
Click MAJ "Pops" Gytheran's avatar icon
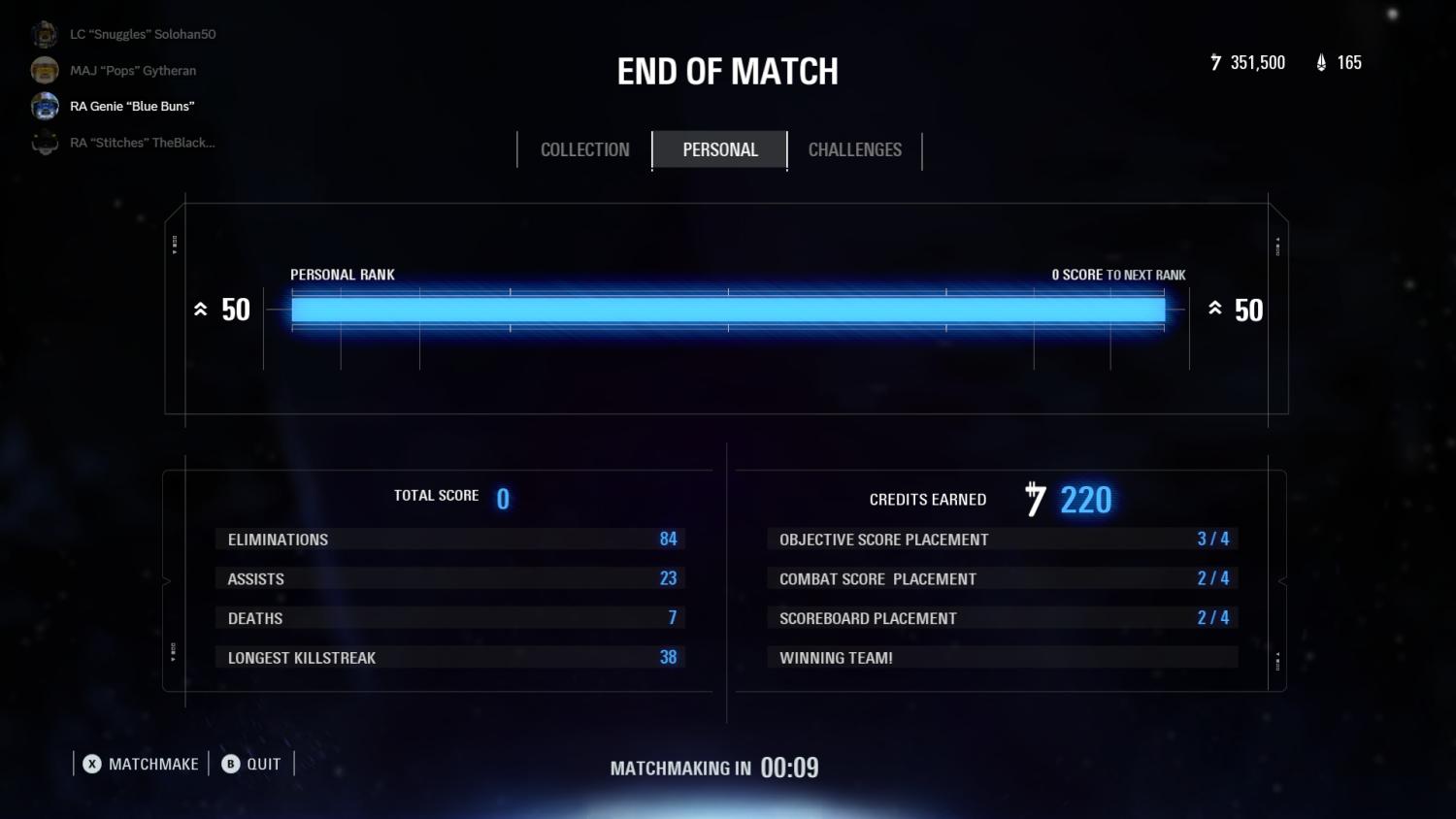click(x=44, y=70)
